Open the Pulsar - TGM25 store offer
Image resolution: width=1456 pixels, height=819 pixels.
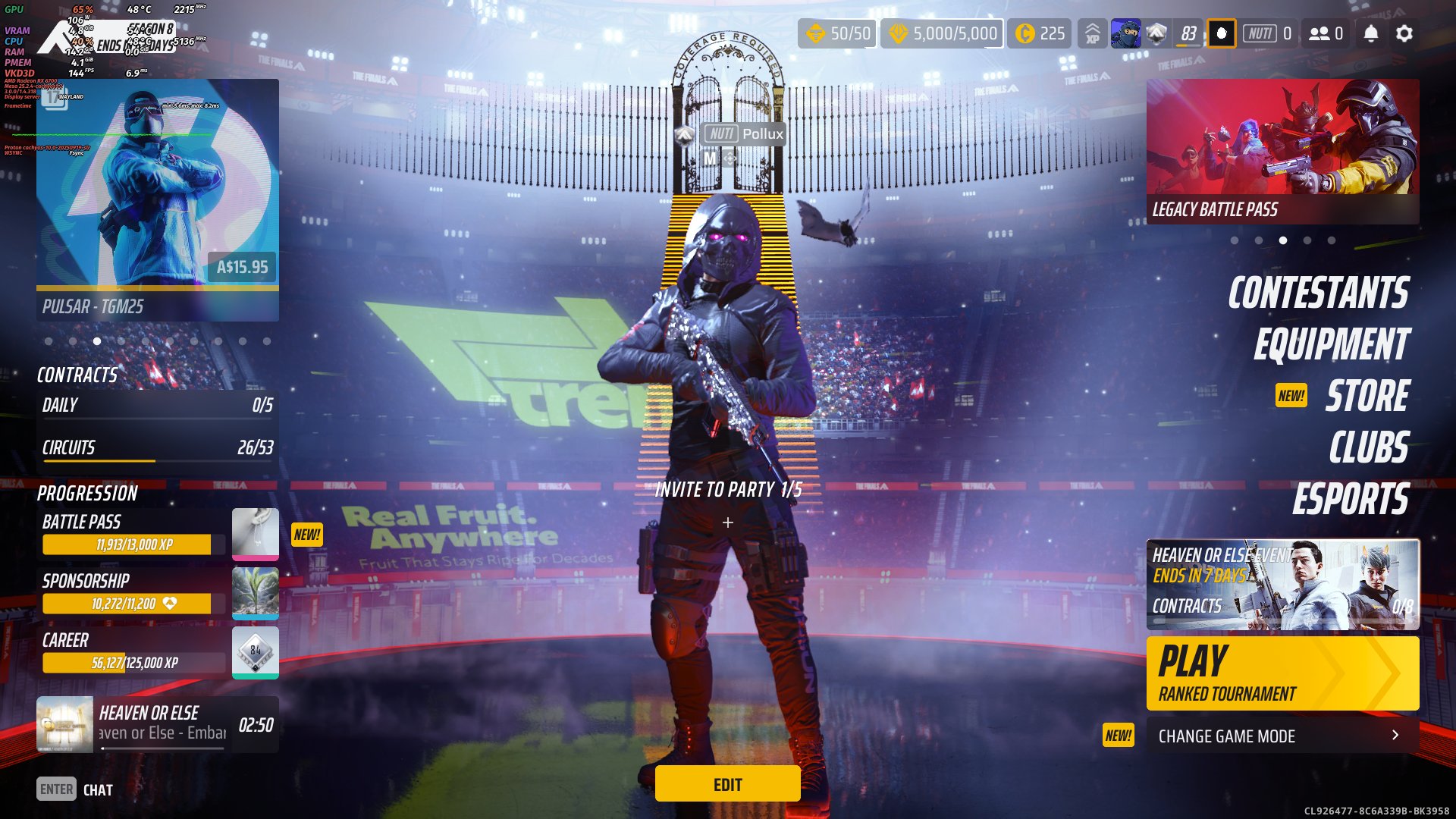tap(158, 200)
